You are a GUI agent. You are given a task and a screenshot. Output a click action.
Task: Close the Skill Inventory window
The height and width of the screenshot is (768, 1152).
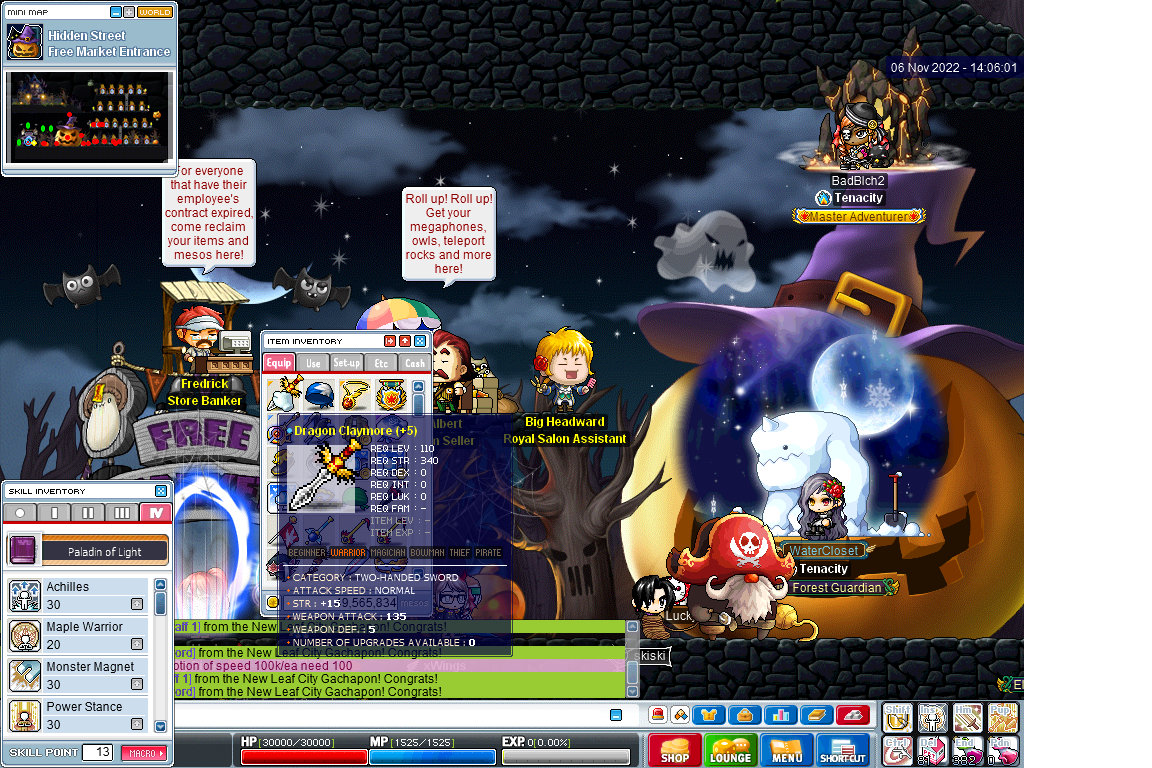161,491
